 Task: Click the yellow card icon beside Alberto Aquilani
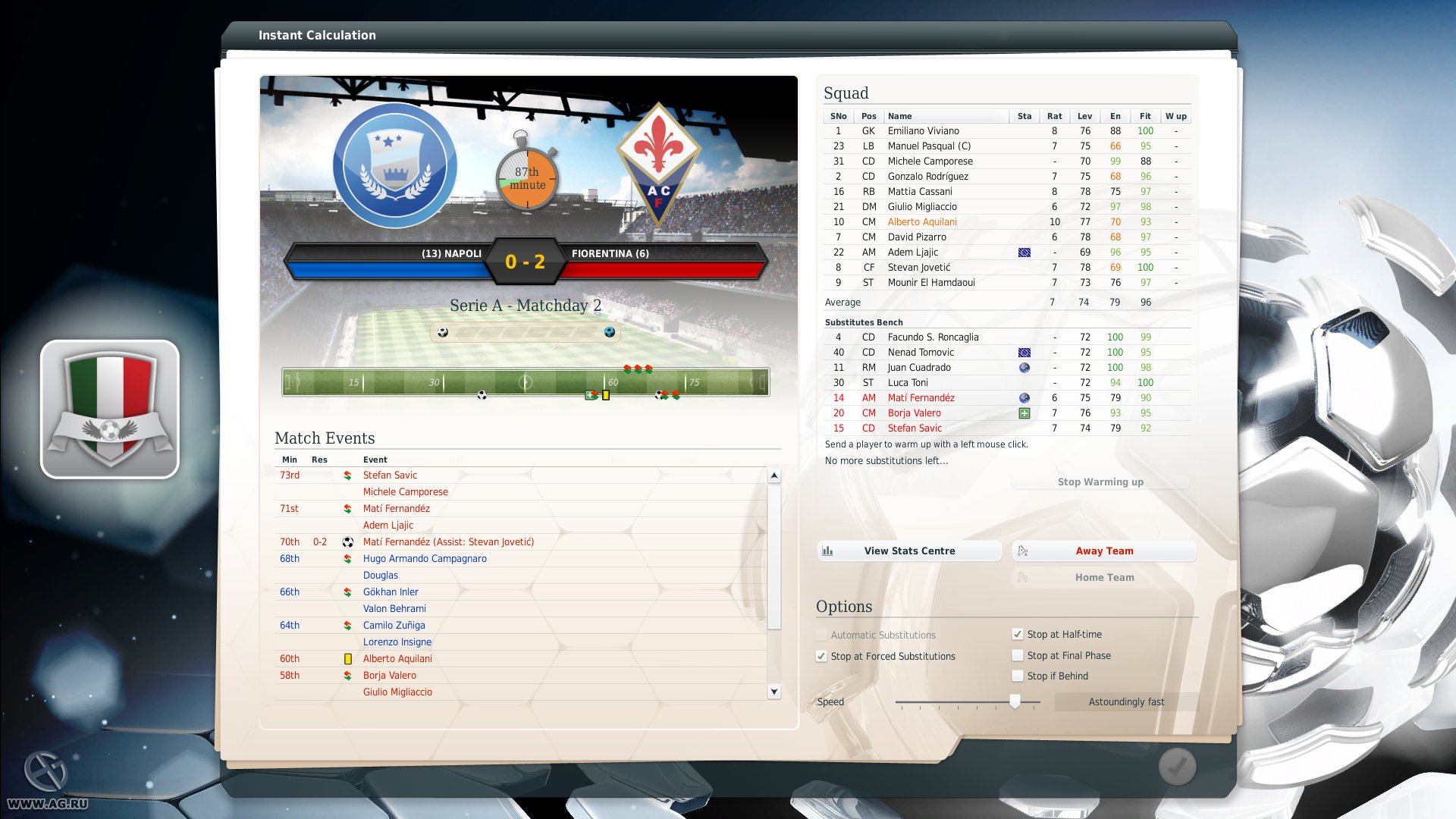(x=348, y=658)
